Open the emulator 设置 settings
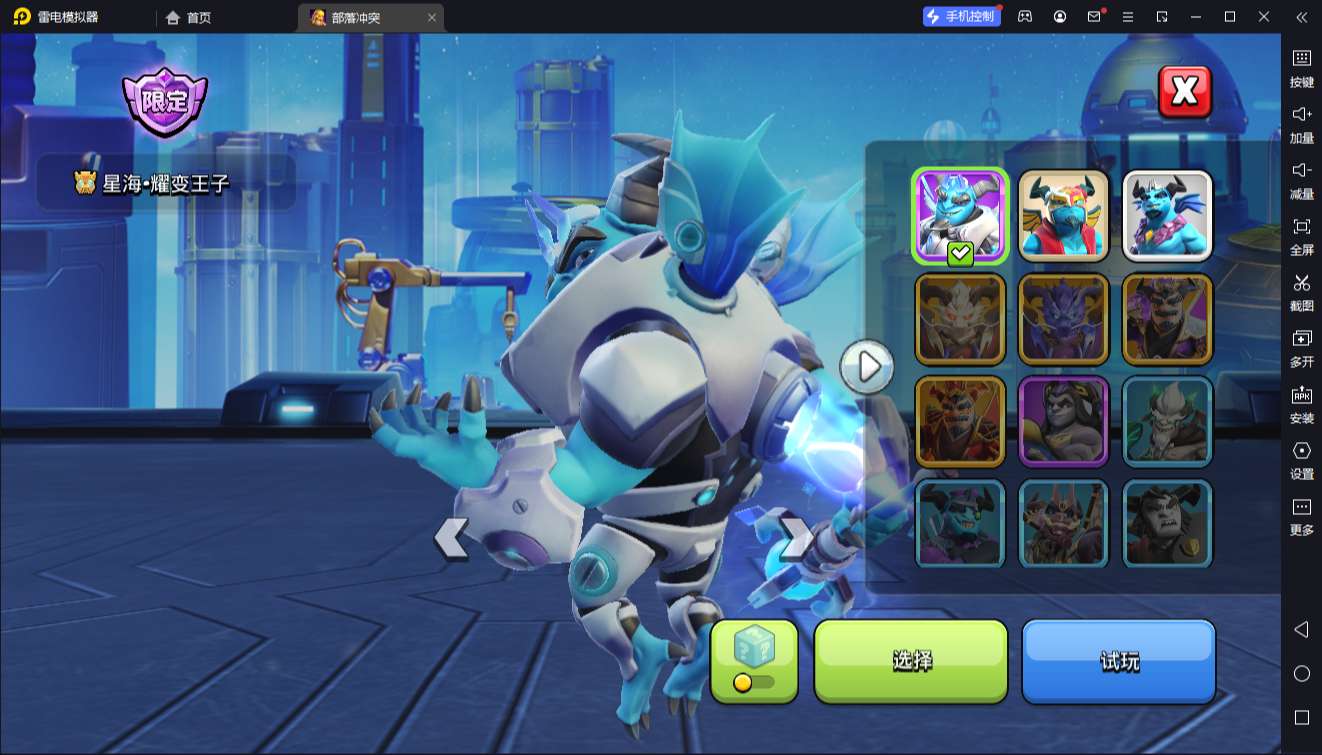1322x755 pixels. click(x=1301, y=458)
